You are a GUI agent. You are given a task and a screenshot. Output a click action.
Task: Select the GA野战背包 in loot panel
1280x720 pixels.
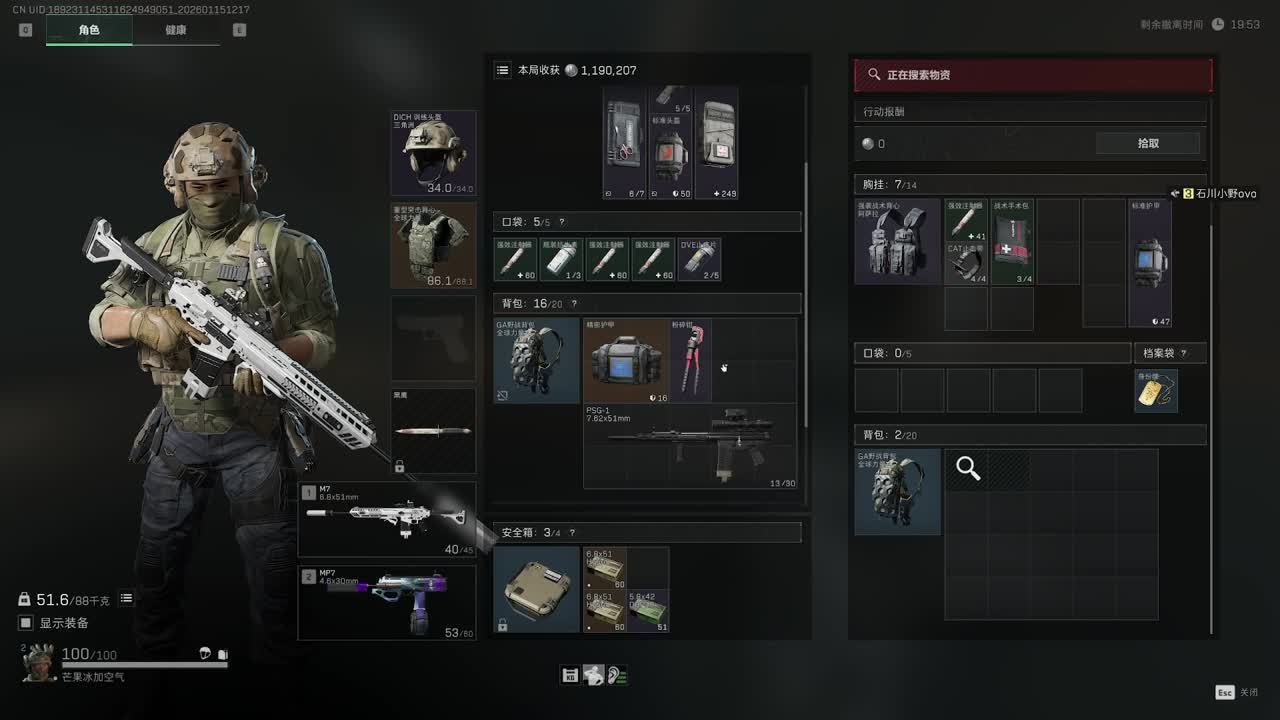coord(897,491)
